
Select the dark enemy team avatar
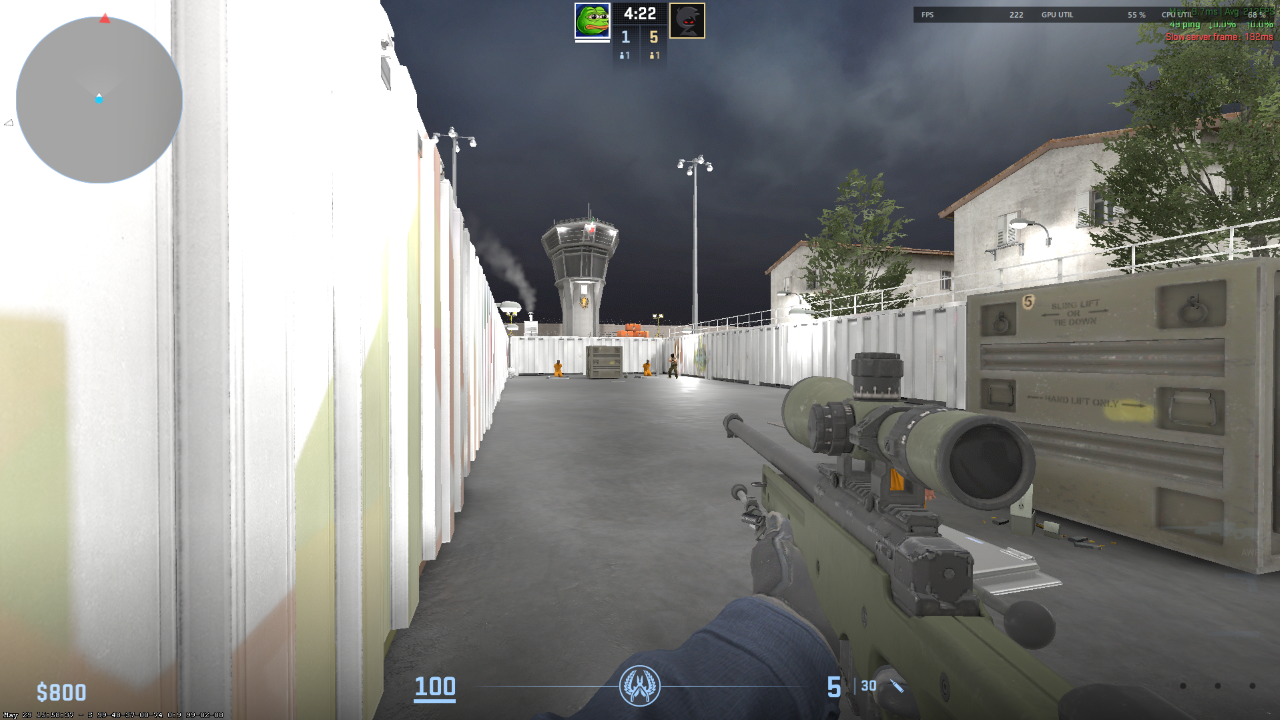click(x=686, y=20)
